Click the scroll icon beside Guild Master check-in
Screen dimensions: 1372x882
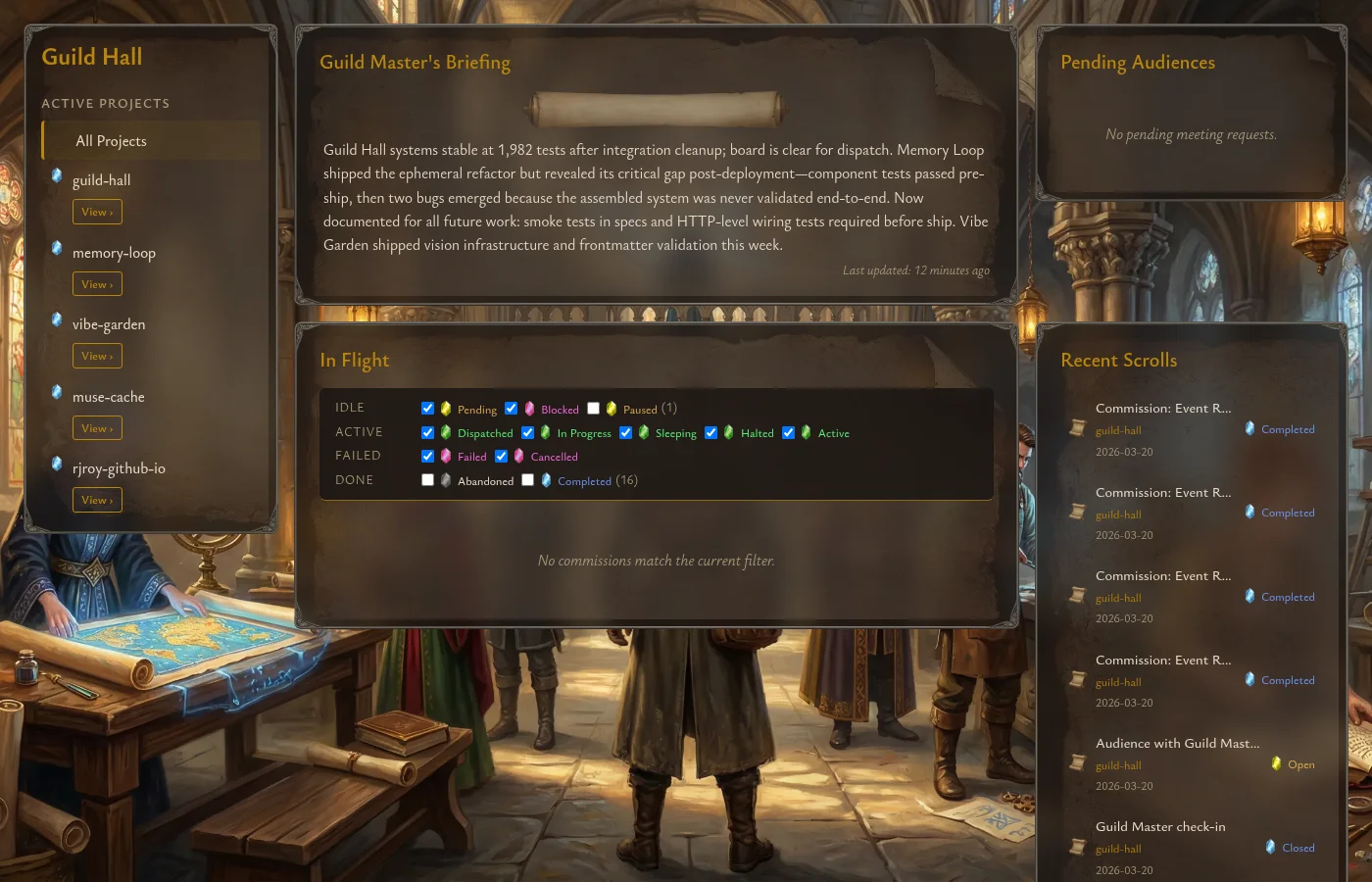coord(1078,845)
